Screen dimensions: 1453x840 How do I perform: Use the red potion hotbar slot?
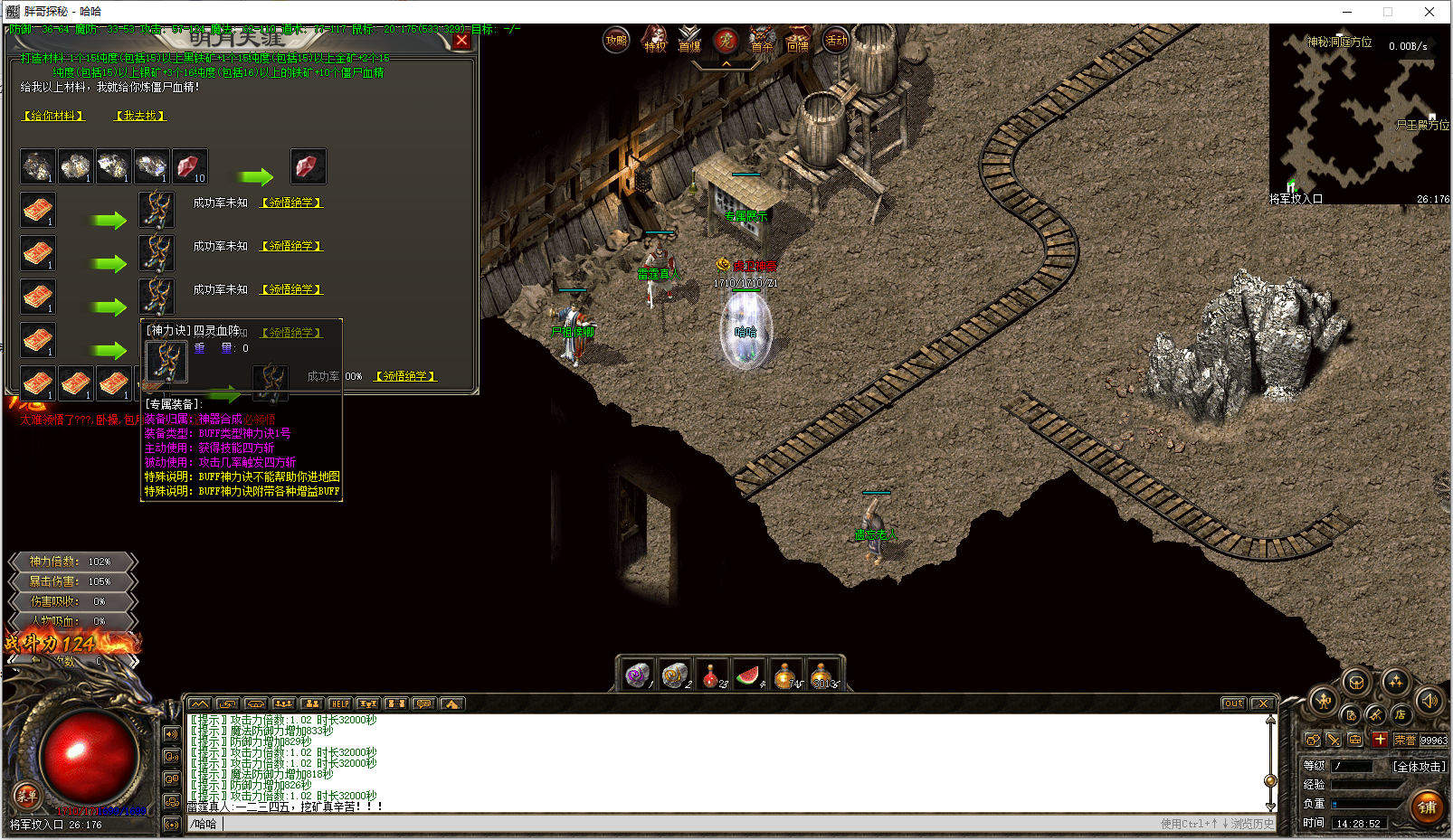click(711, 675)
